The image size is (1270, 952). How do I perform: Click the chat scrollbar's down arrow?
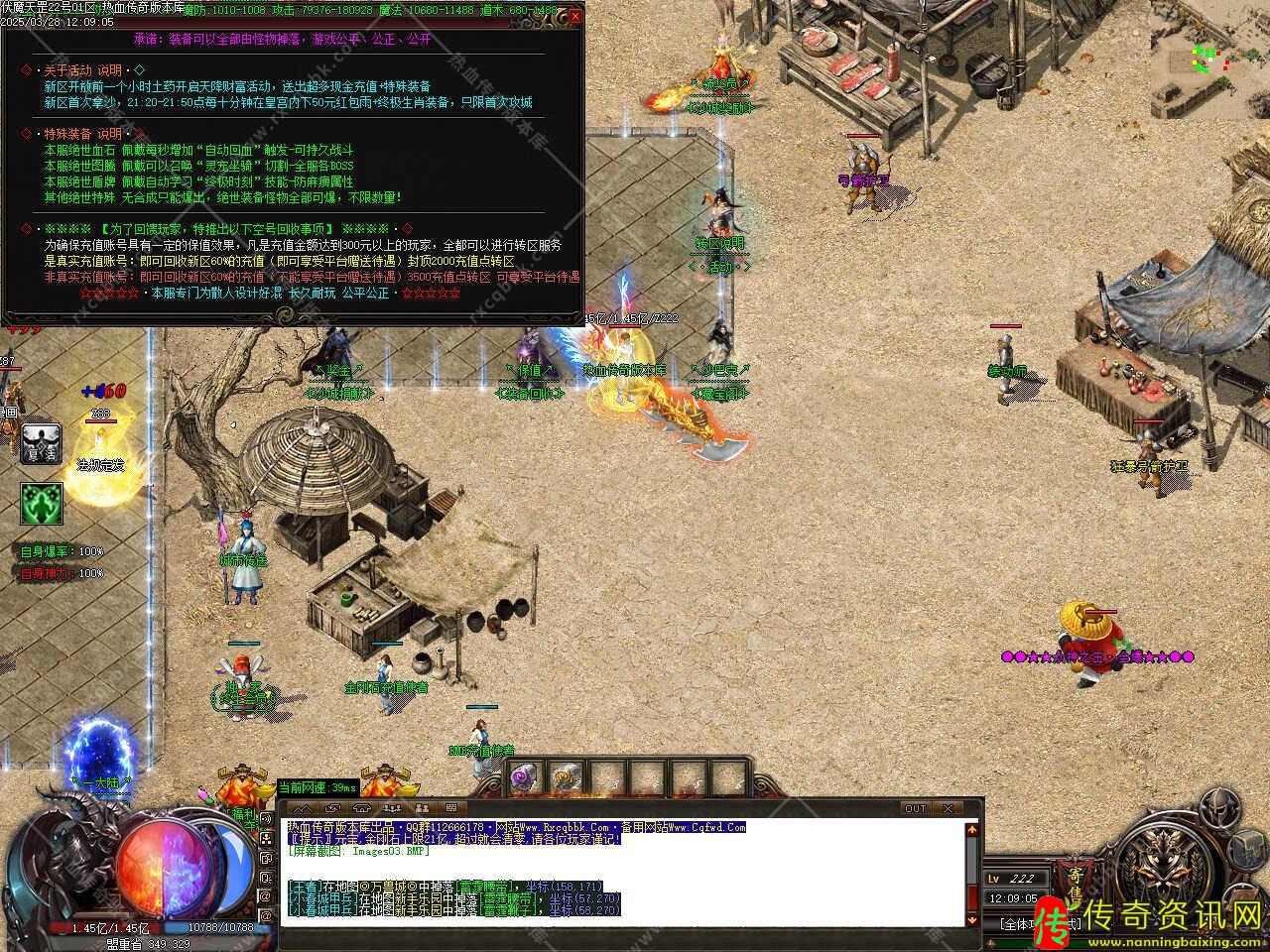(973, 920)
